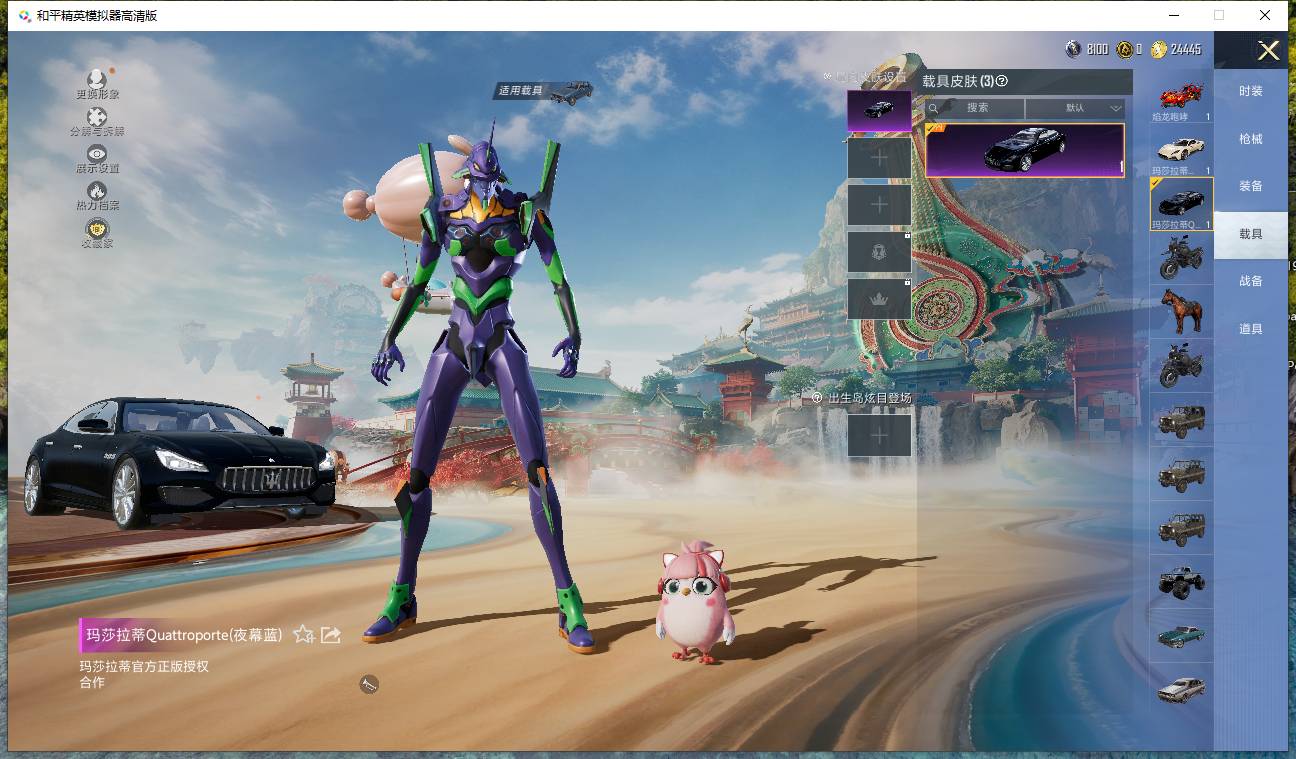Open 更换形象 (change appearance)

(x=97, y=84)
